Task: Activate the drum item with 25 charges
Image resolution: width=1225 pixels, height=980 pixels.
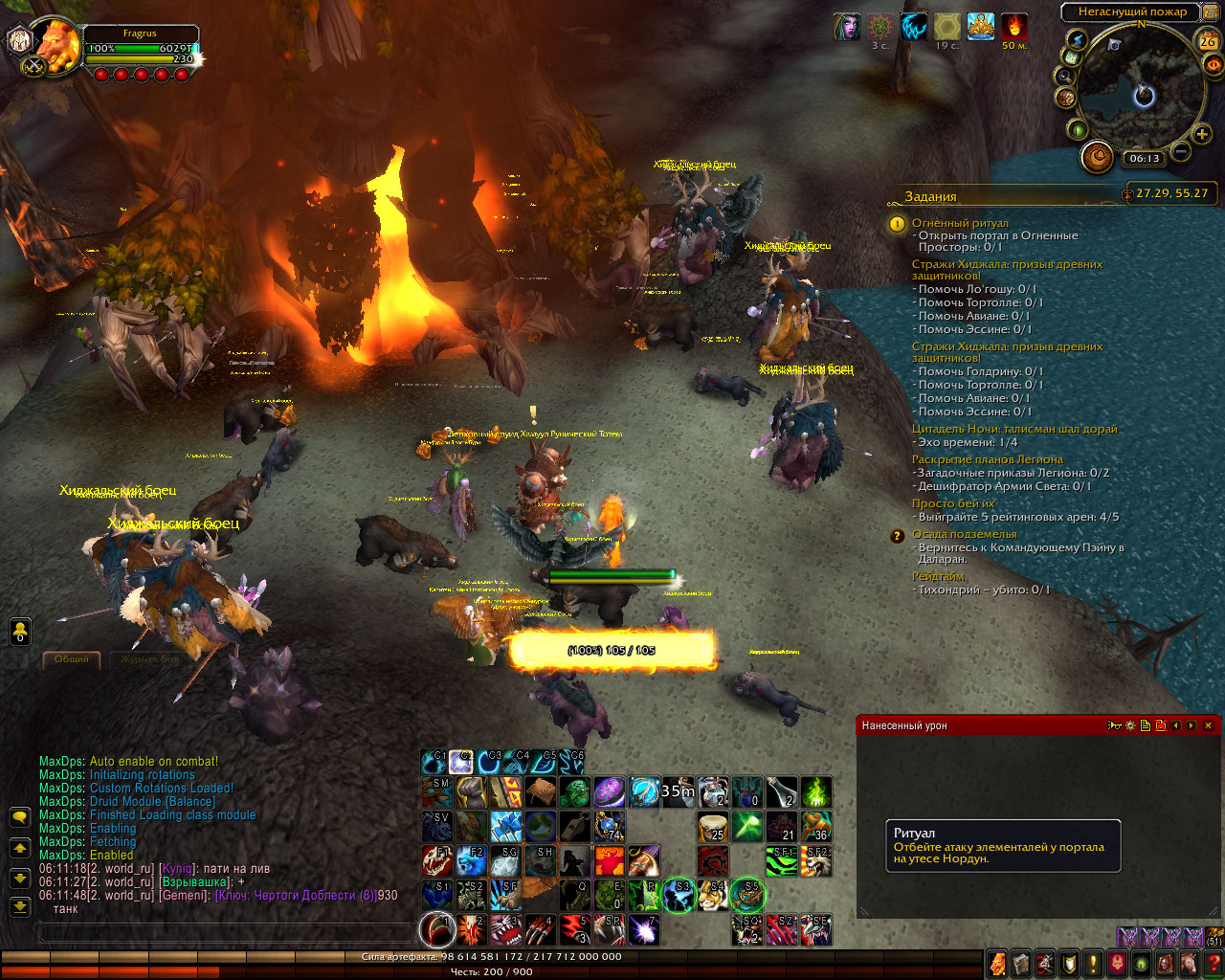Action: (712, 827)
